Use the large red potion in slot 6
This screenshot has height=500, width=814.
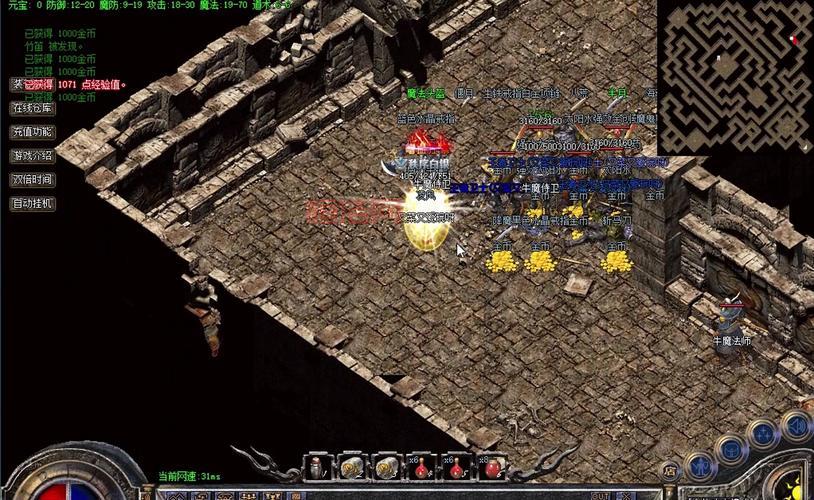490,467
